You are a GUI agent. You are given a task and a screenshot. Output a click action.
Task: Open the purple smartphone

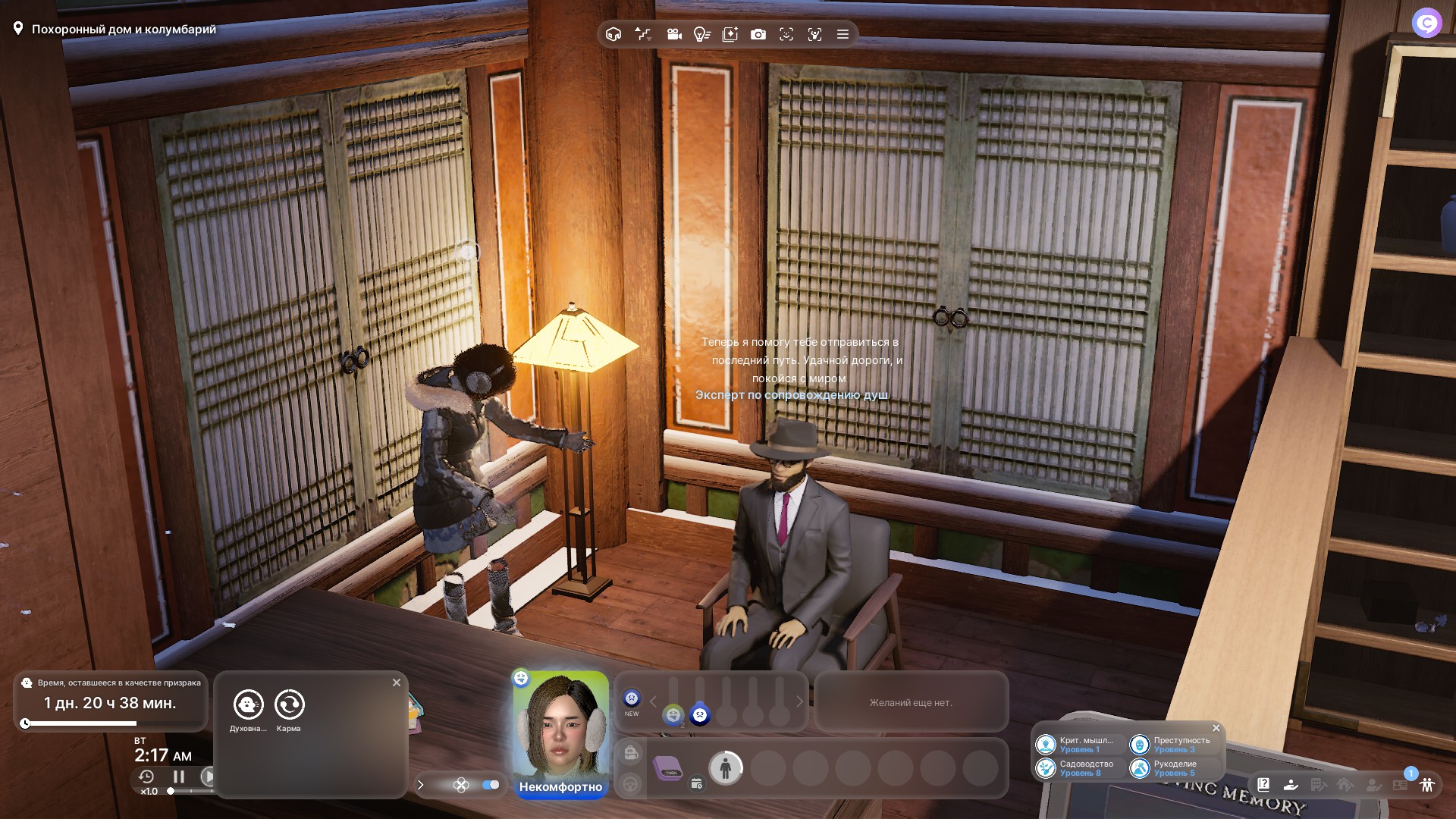(668, 768)
